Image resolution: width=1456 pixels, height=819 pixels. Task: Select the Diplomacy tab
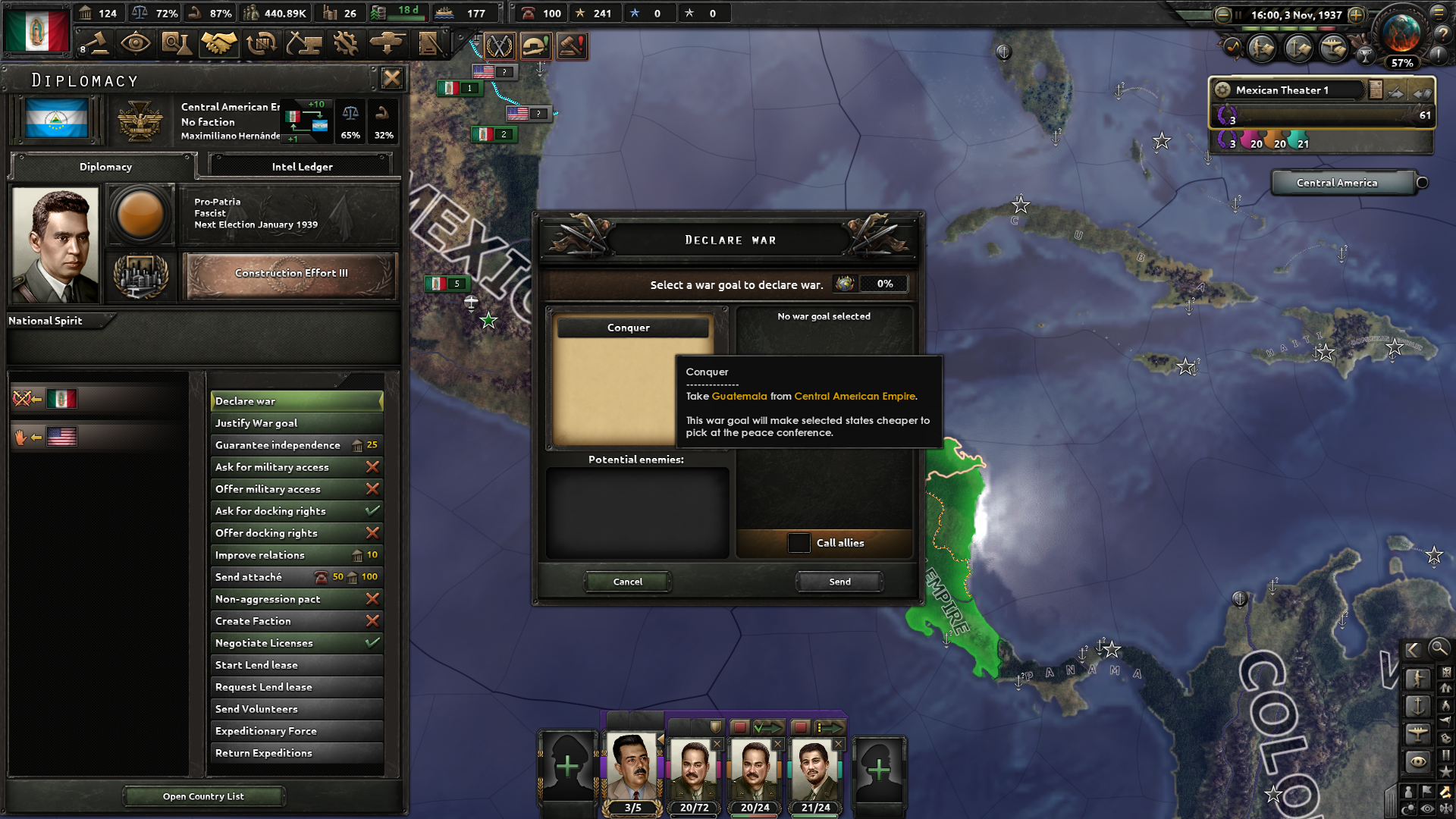(104, 166)
